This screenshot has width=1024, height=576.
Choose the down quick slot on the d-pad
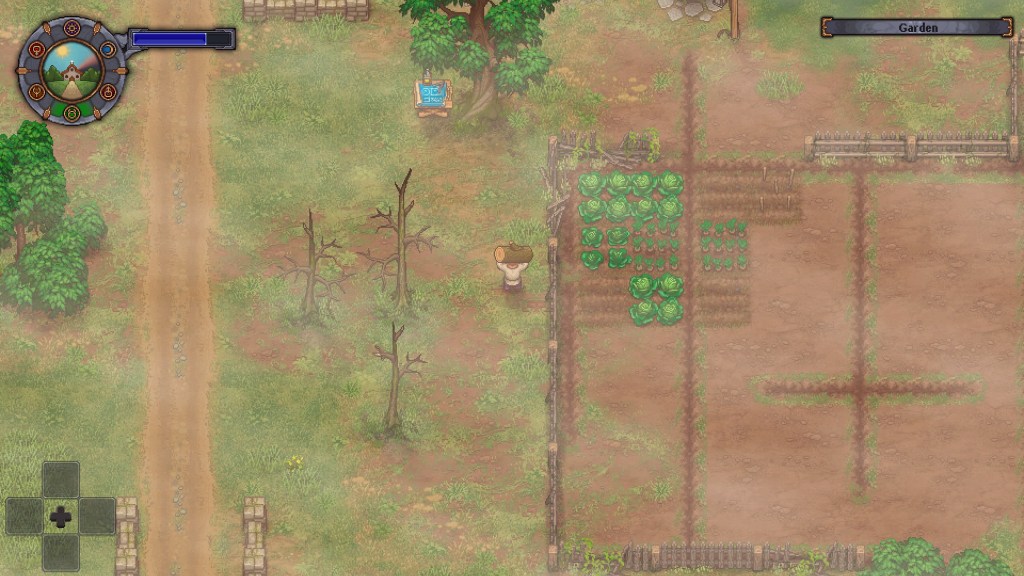[x=61, y=552]
